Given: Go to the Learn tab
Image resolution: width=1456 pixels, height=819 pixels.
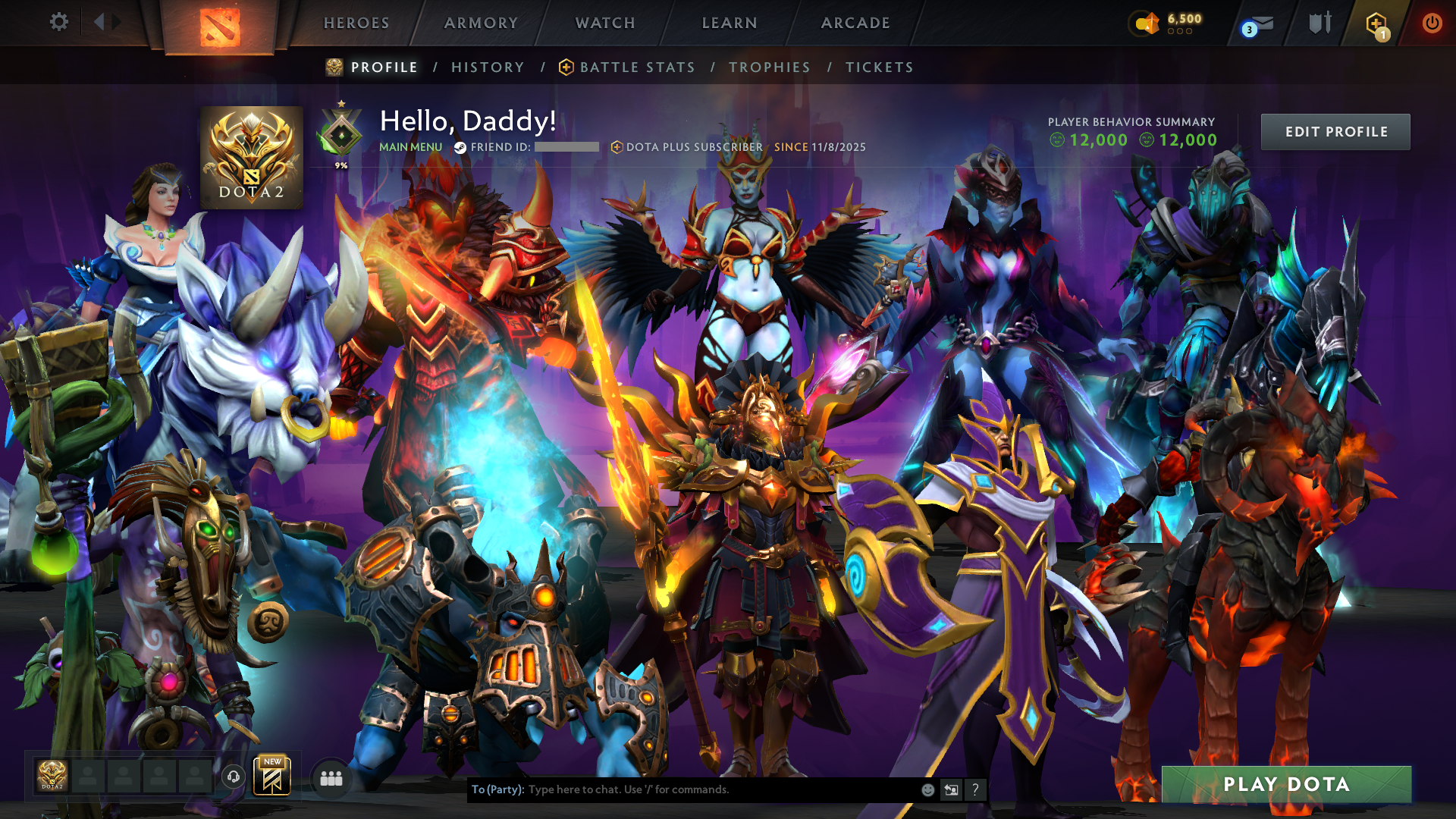Looking at the screenshot, I should pyautogui.click(x=730, y=23).
